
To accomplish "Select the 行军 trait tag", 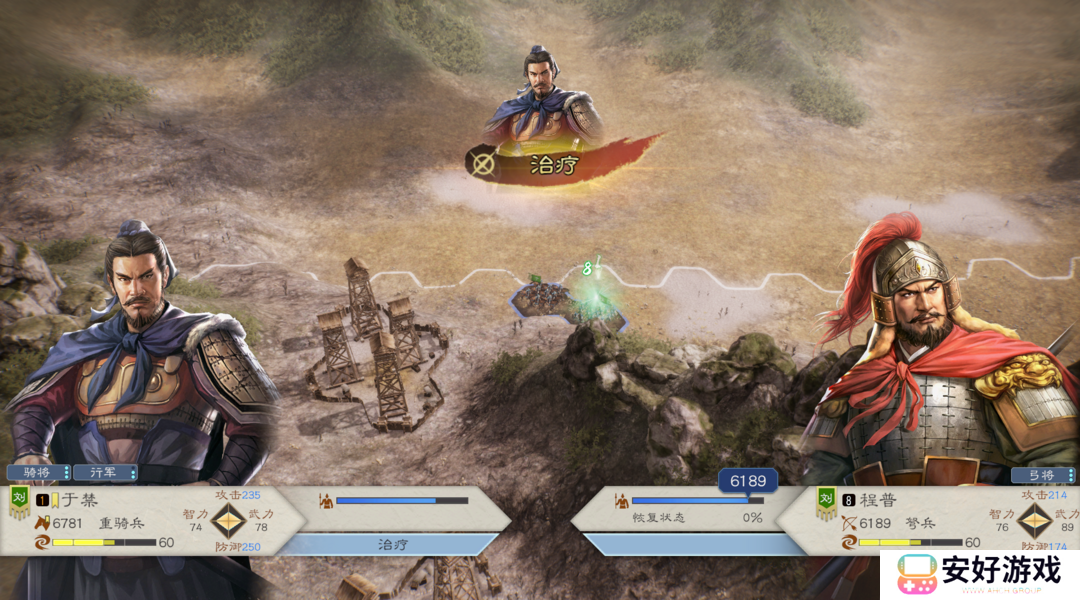I will (105, 472).
